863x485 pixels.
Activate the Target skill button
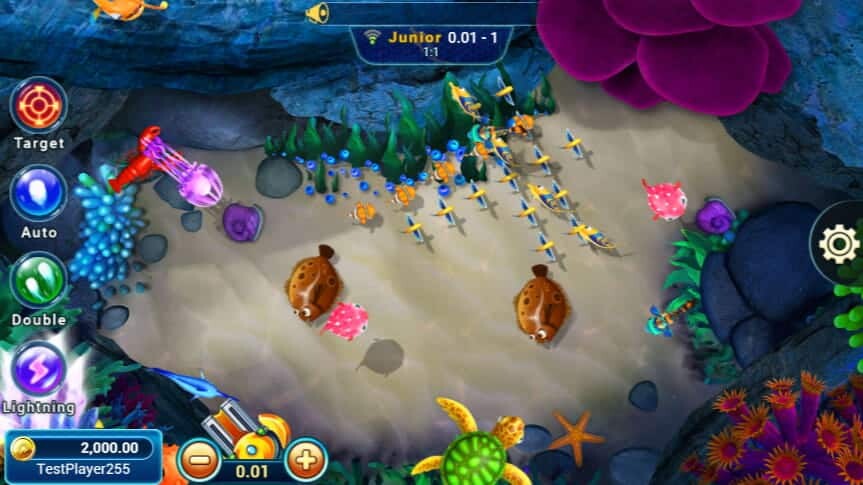coord(39,105)
